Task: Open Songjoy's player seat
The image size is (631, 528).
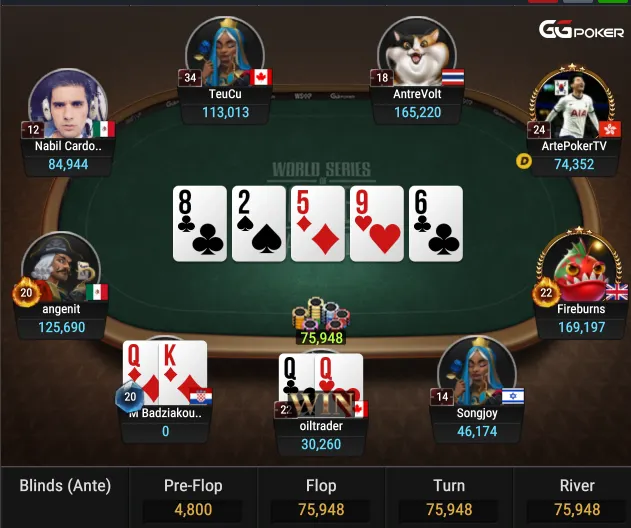Action: pyautogui.click(x=476, y=372)
